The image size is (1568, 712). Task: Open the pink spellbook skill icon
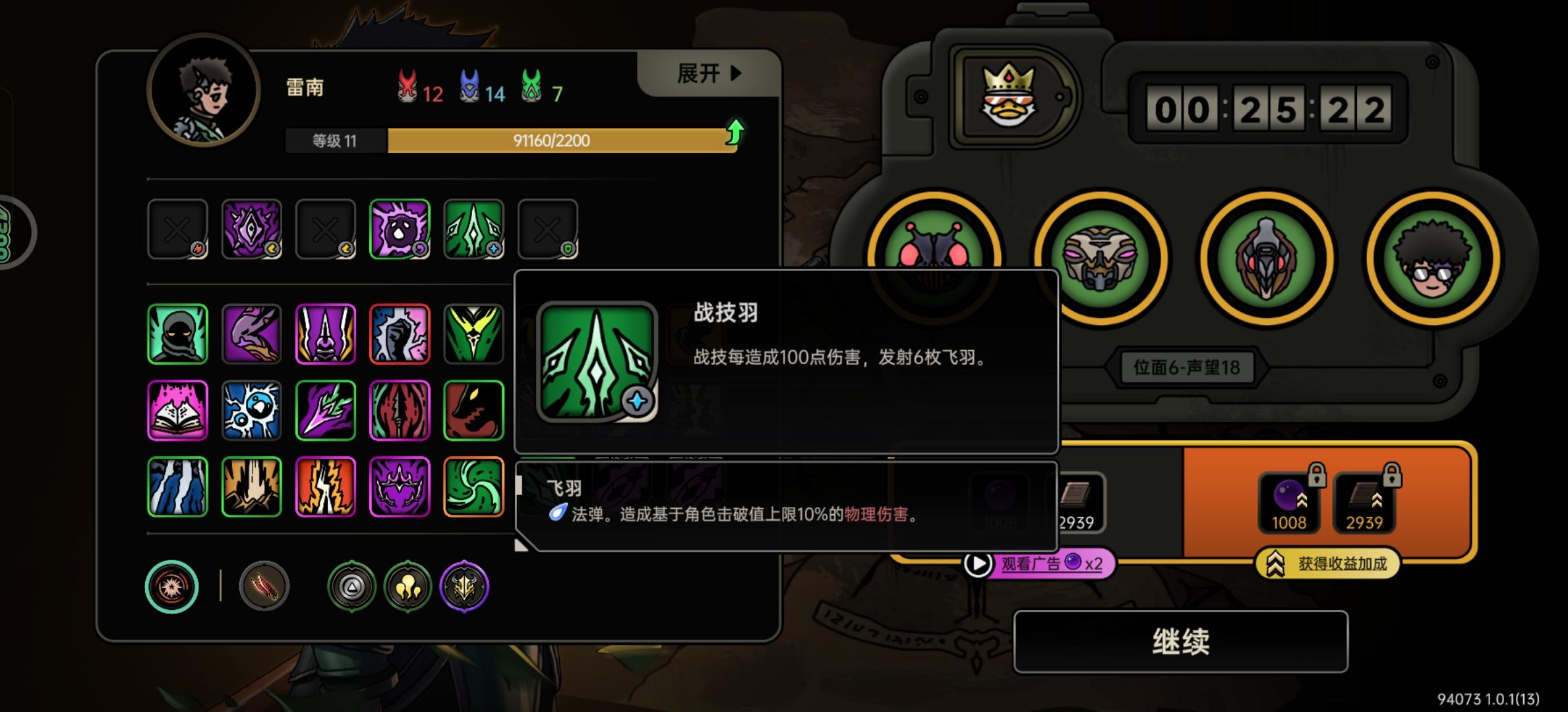coord(177,410)
